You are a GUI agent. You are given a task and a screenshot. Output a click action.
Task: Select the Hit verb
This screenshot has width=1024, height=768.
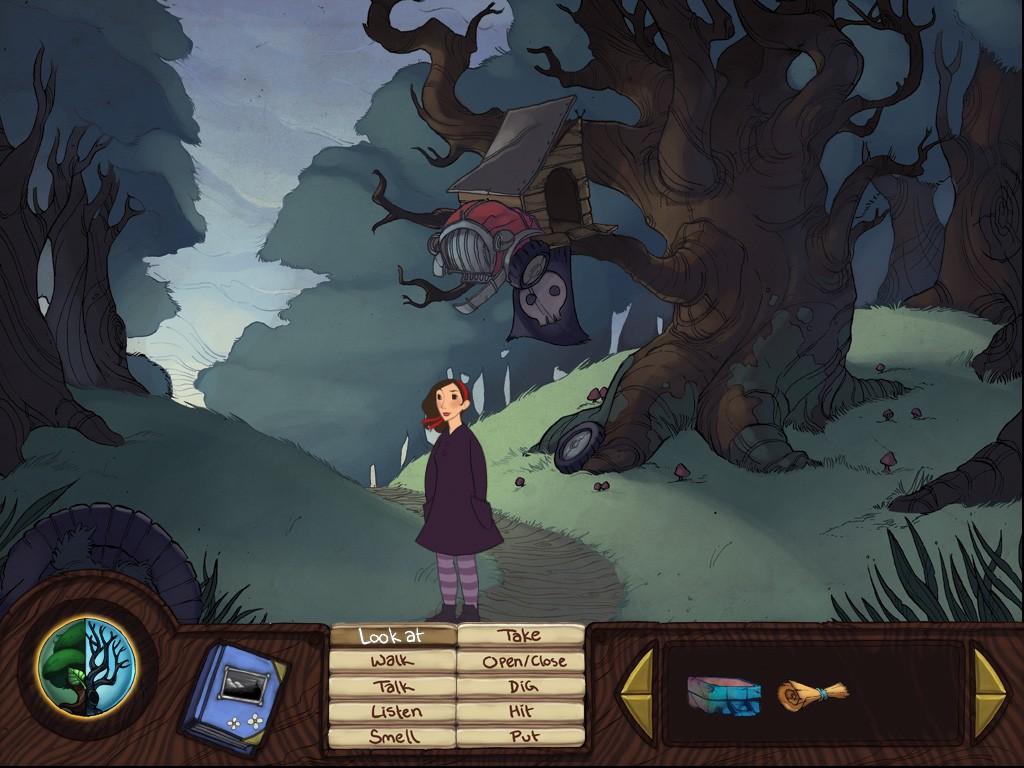pyautogui.click(x=520, y=712)
